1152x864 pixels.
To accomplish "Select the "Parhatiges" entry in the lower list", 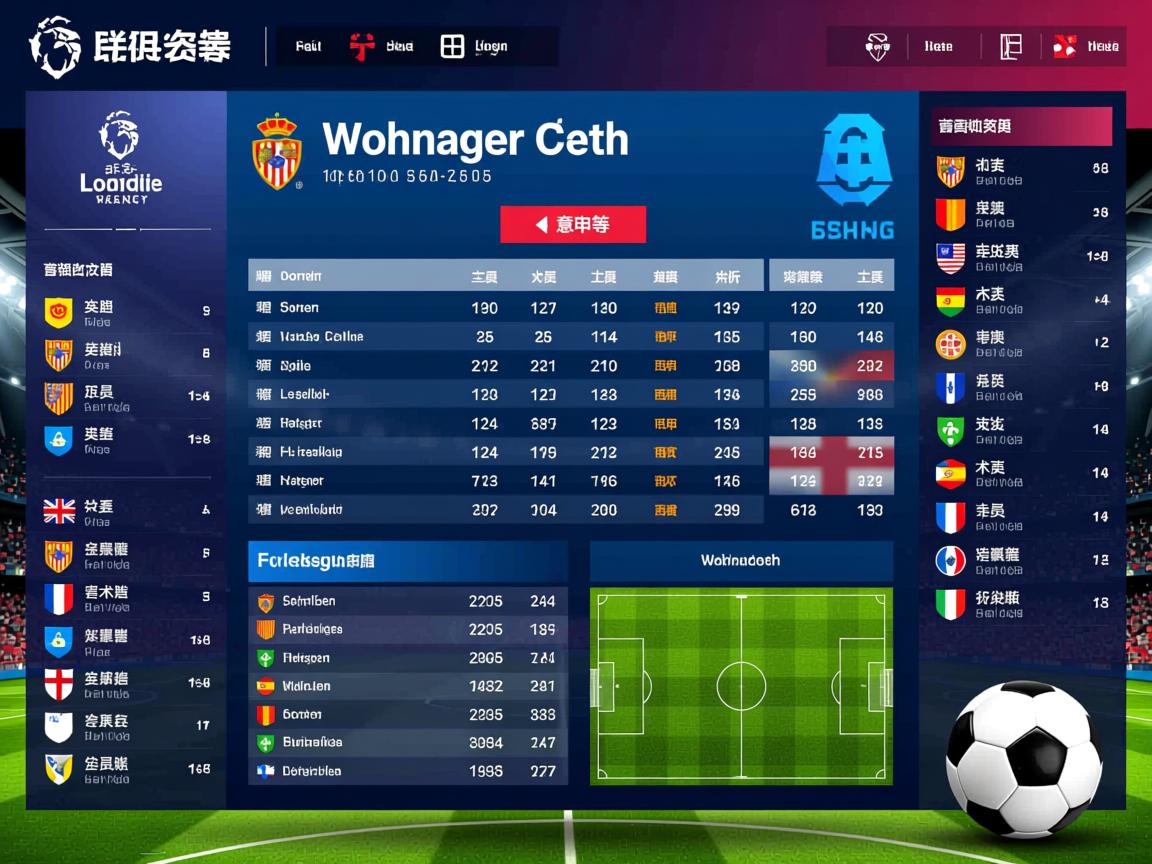I will pos(407,629).
